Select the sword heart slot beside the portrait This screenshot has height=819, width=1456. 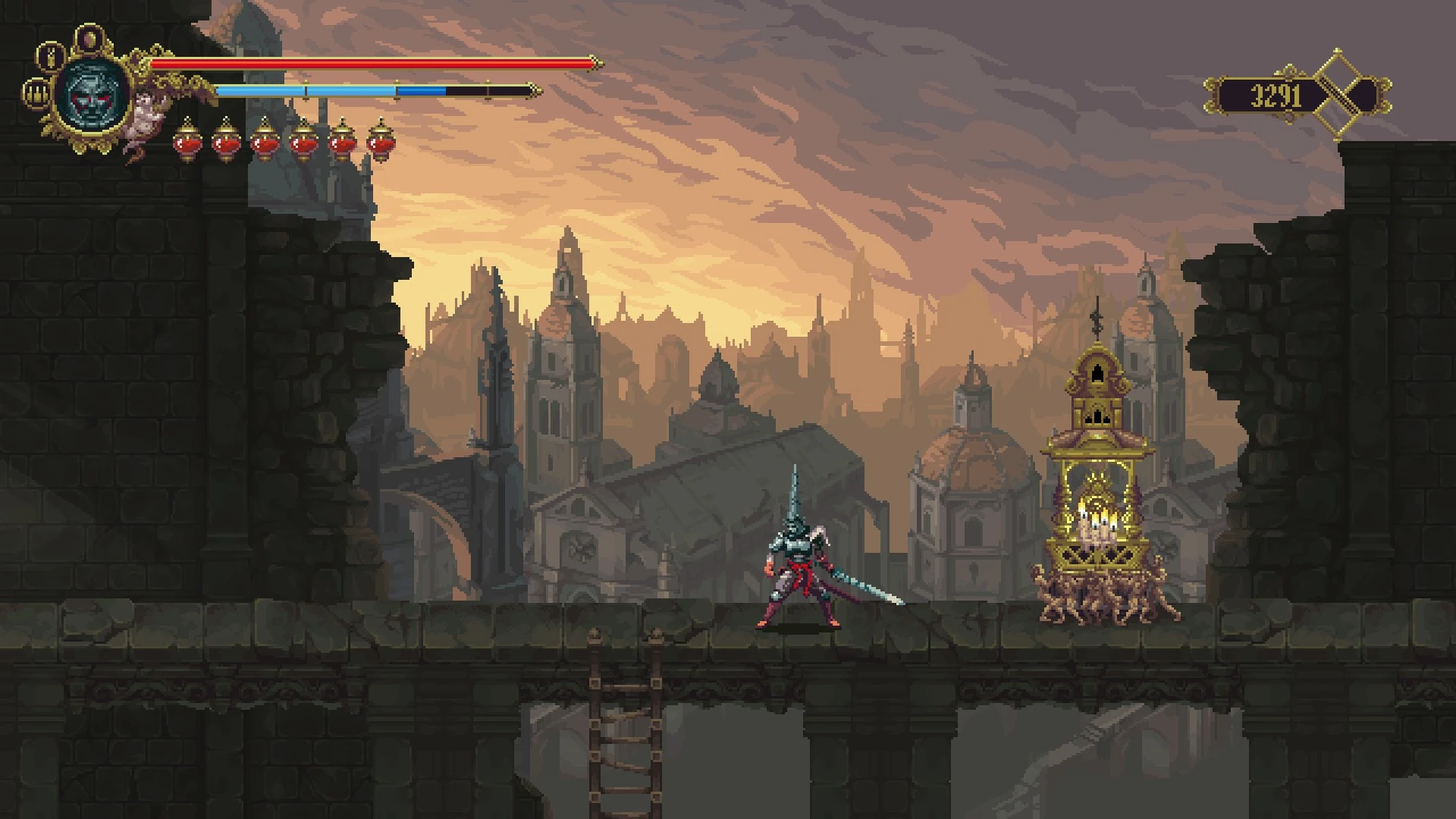tap(51, 57)
